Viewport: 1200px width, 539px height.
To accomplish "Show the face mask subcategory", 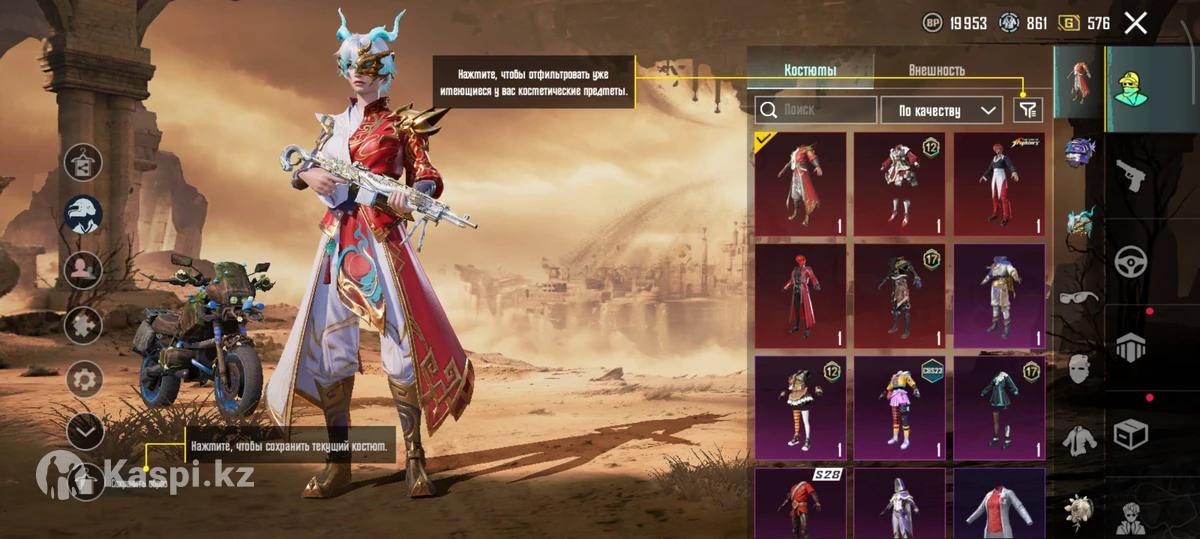I will pyautogui.click(x=1079, y=369).
